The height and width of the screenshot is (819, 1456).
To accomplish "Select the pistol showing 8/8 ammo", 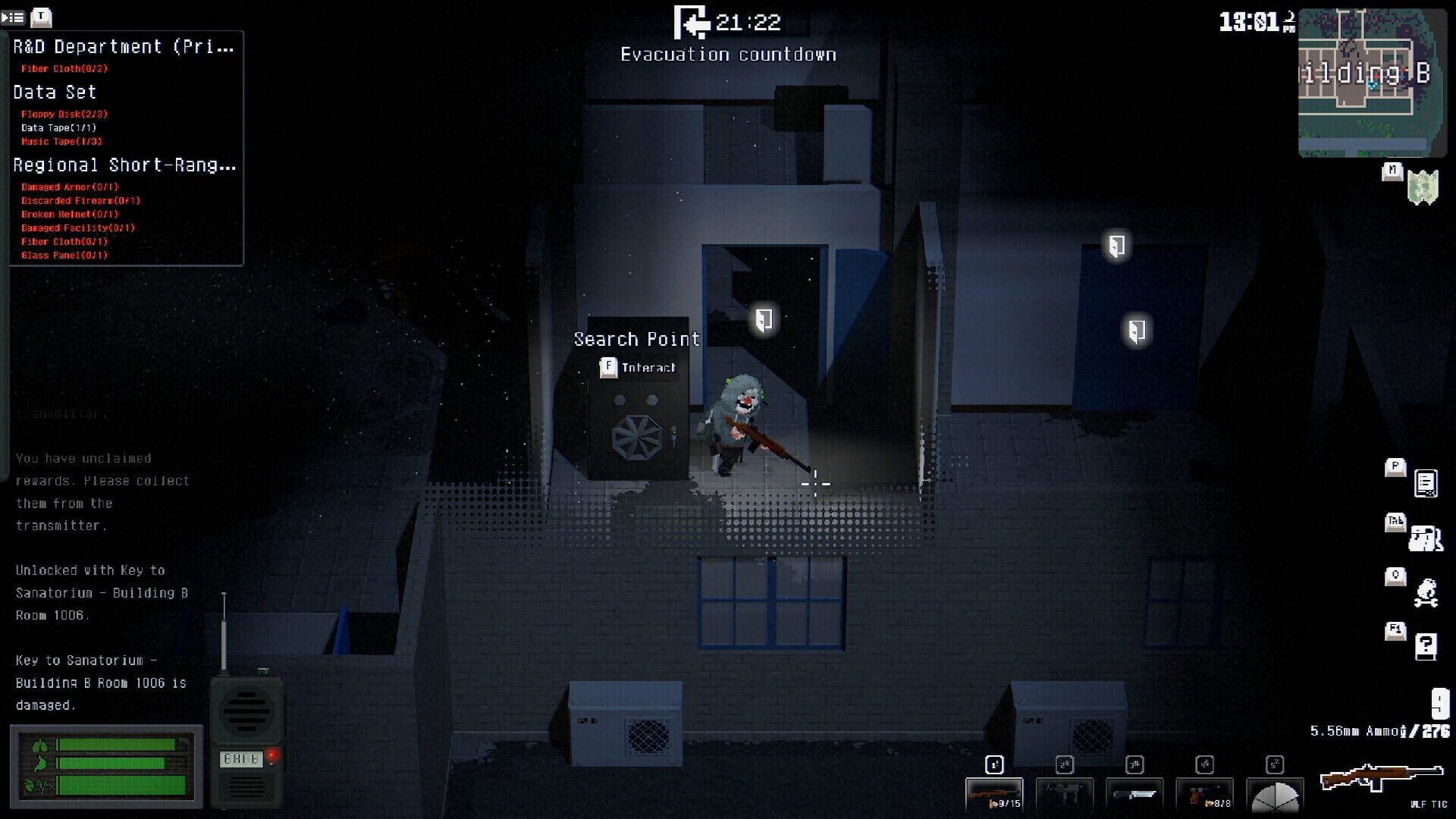I will coord(1203,793).
